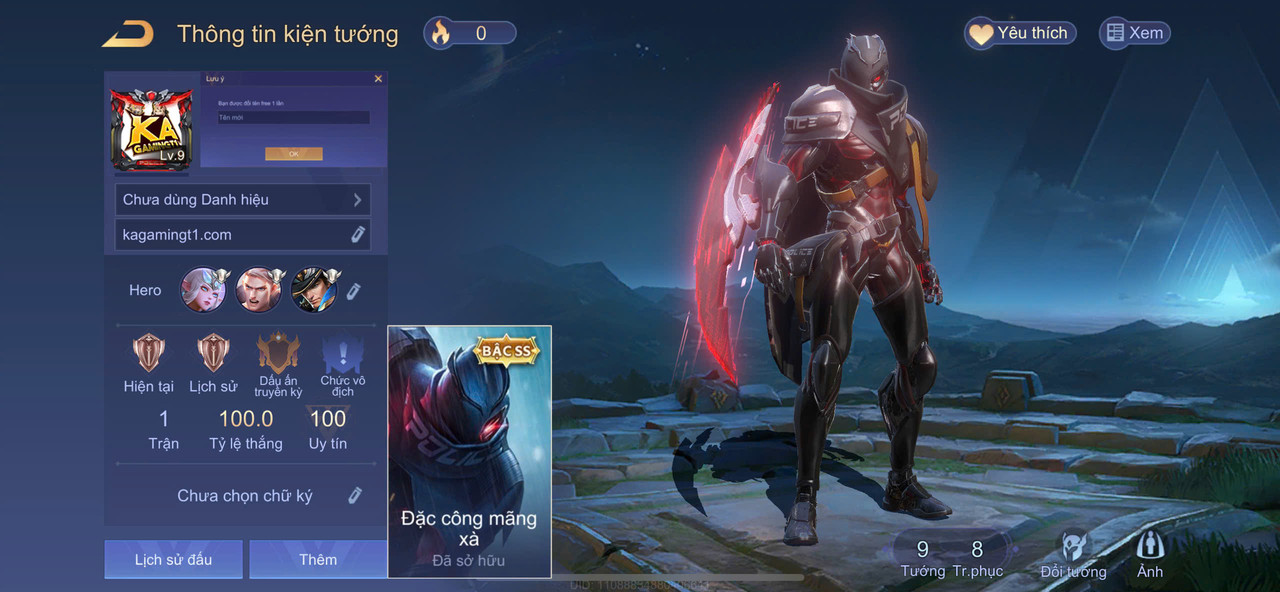This screenshot has width=1280, height=592.
Task: Edit the featured Hero list
Action: (x=353, y=291)
